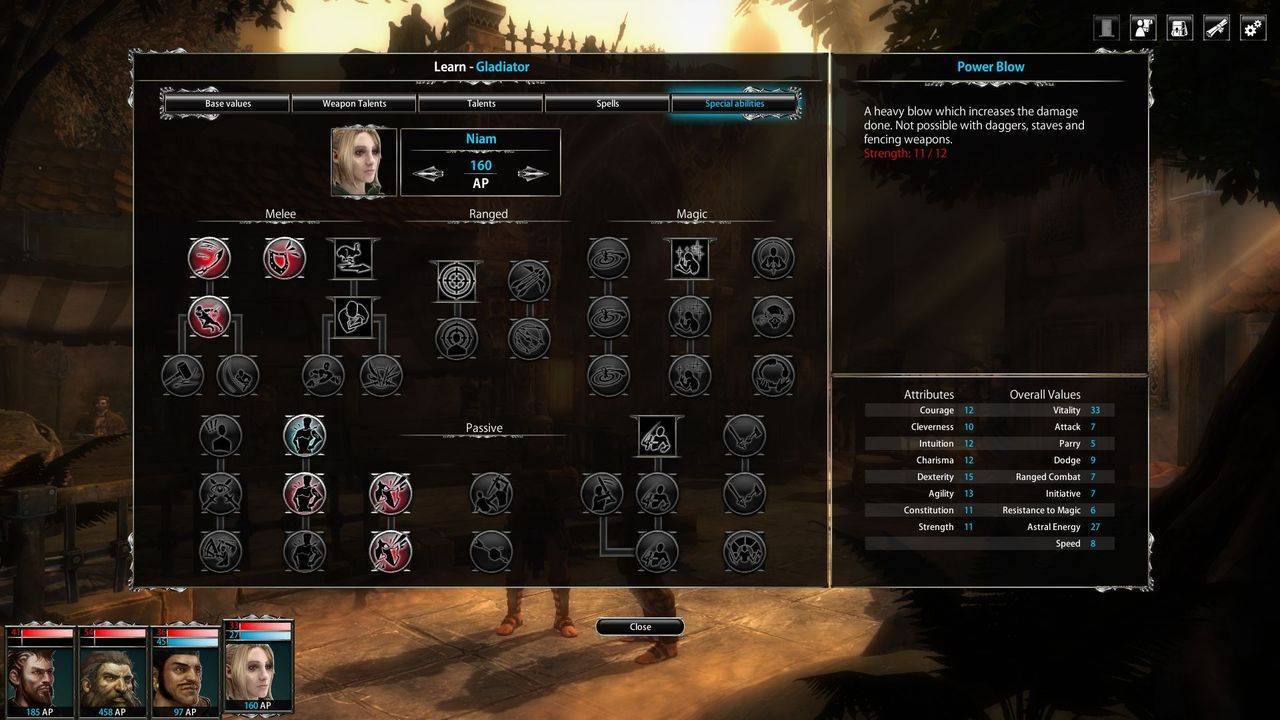This screenshot has width=1280, height=720.
Task: Click Niam's portrait in the Learn window
Action: click(x=364, y=162)
